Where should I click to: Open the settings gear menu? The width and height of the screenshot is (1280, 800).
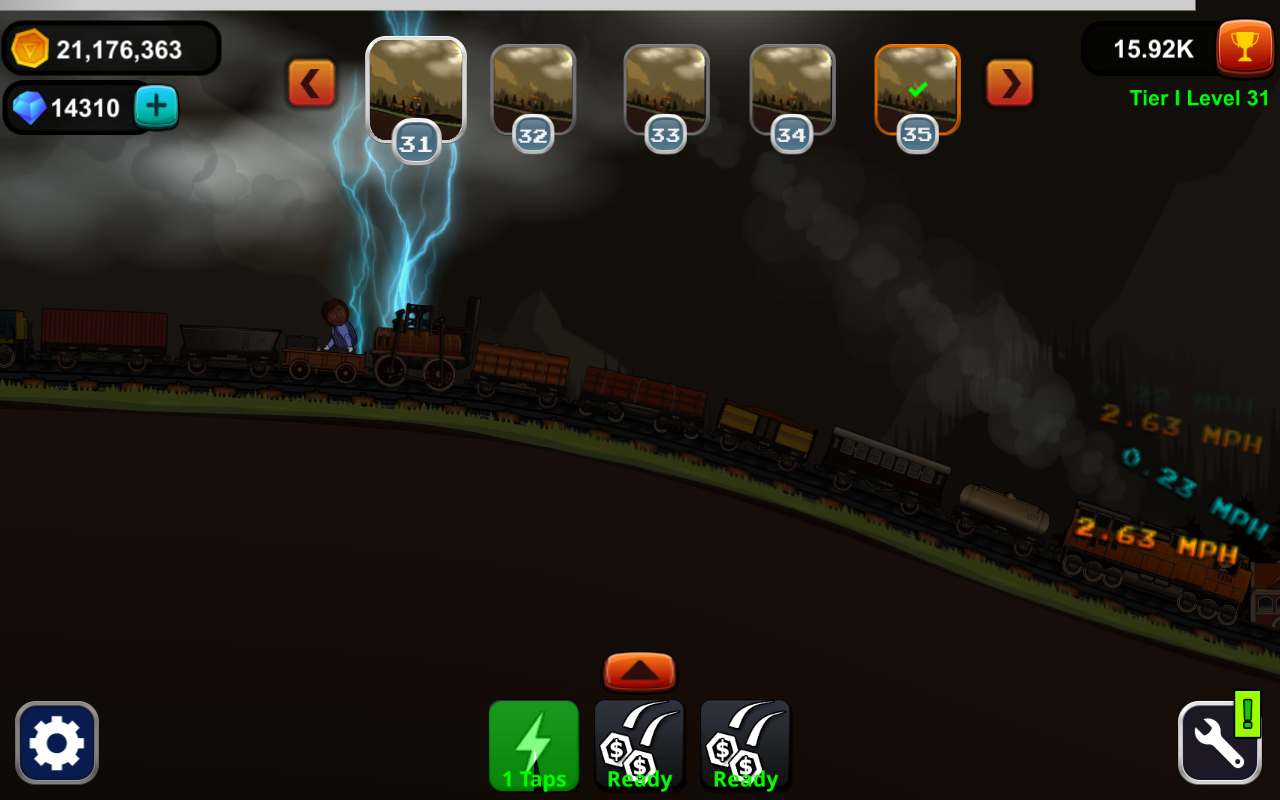[57, 742]
